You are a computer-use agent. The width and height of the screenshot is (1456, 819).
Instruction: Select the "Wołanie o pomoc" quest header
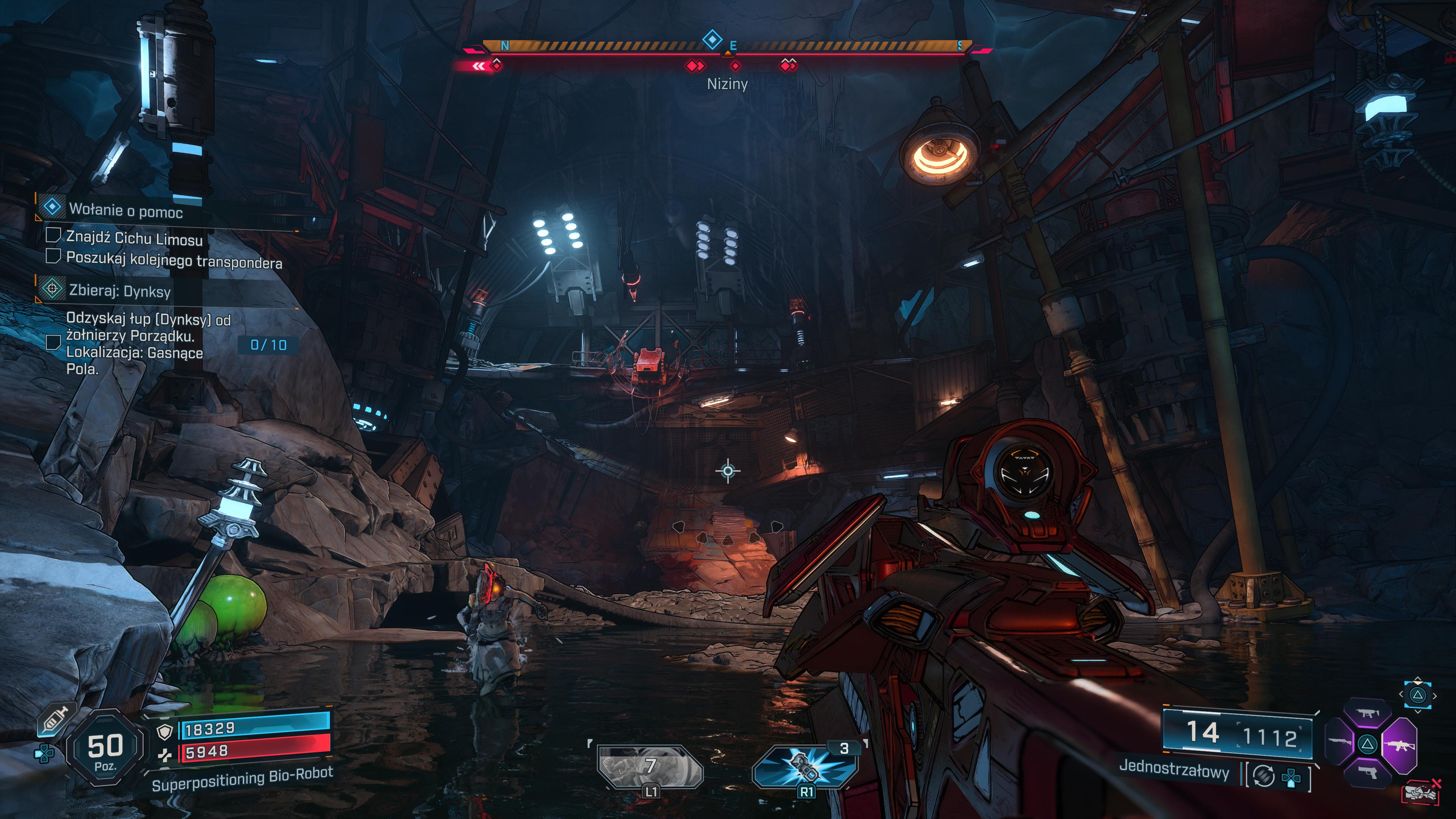(x=126, y=210)
